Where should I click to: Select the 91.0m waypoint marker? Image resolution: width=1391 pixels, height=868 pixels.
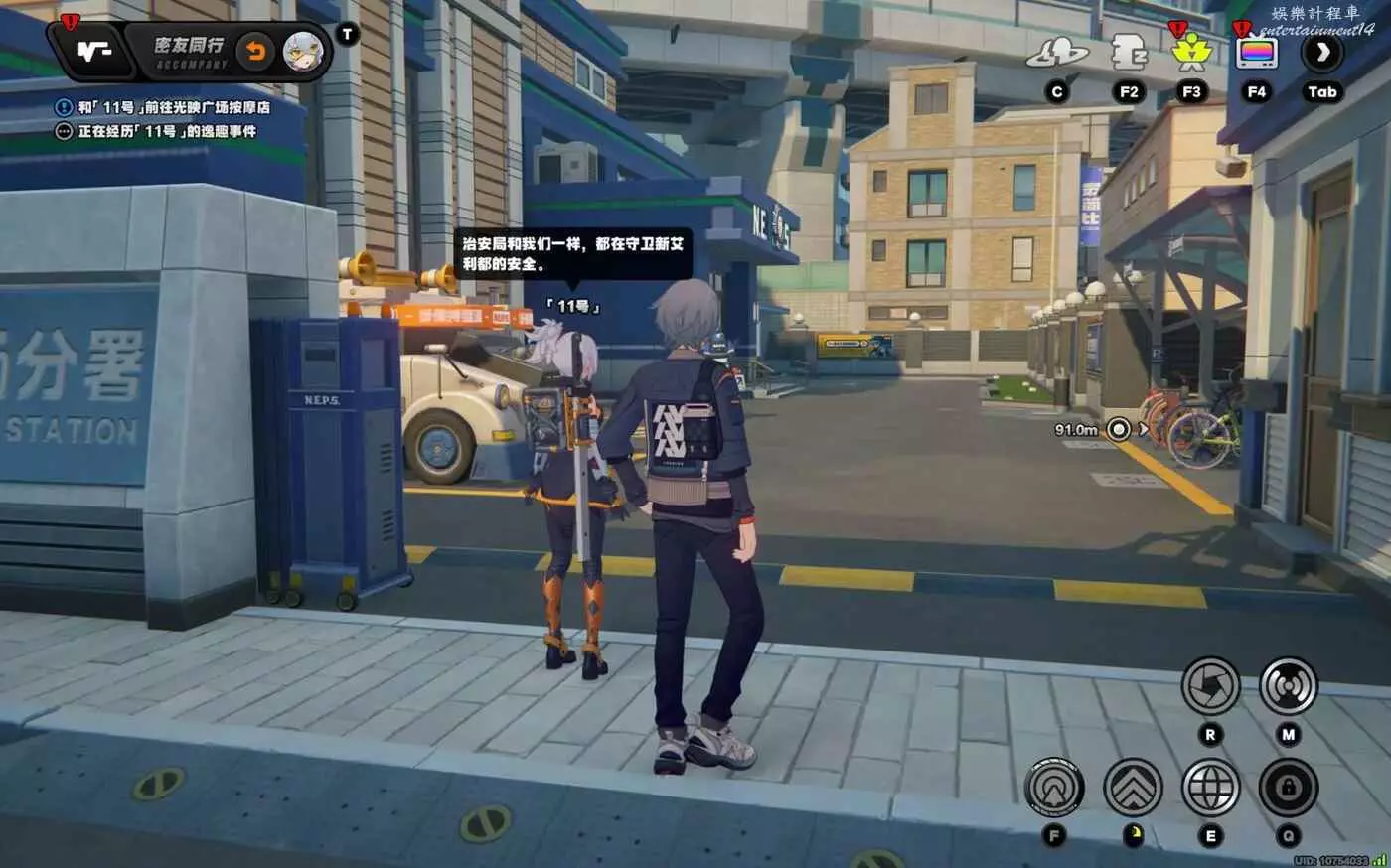pyautogui.click(x=1119, y=430)
